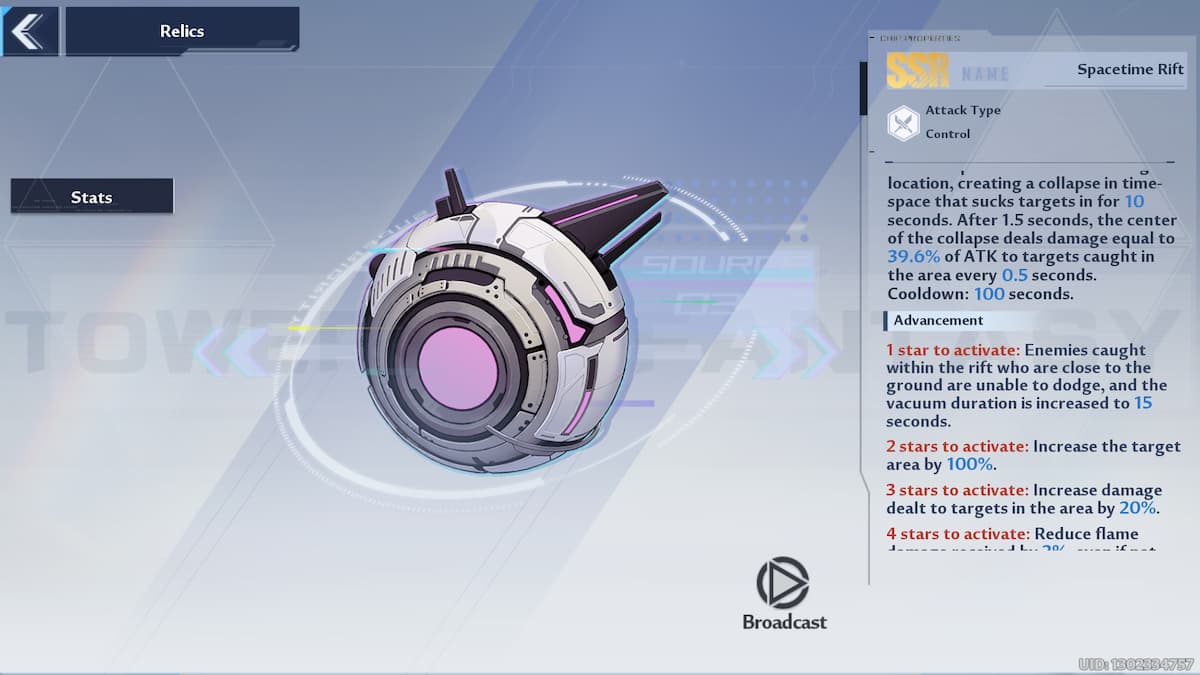Go back using the arrow button

point(29,31)
